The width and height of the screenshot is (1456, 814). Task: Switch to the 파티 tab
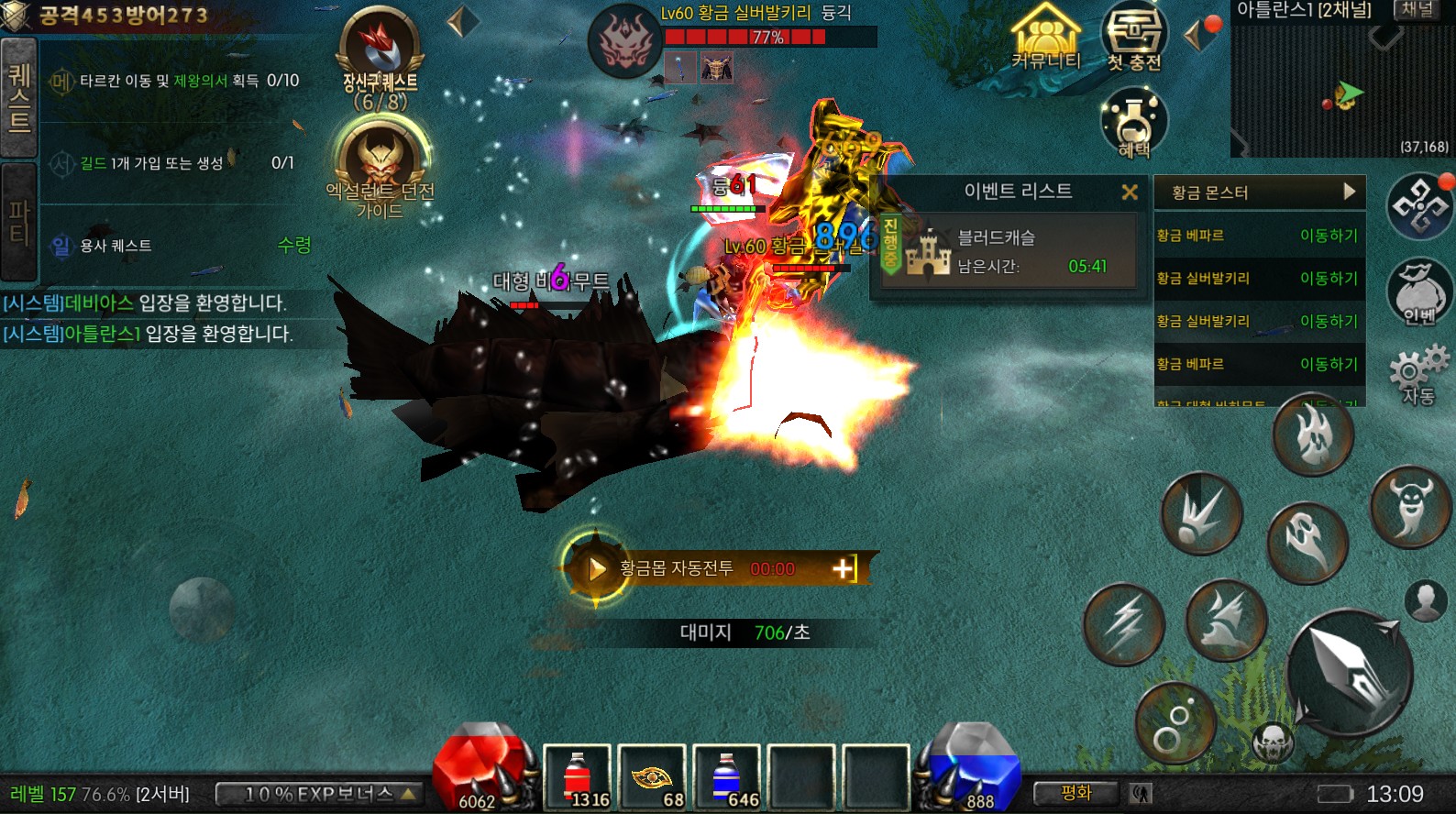coord(18,222)
